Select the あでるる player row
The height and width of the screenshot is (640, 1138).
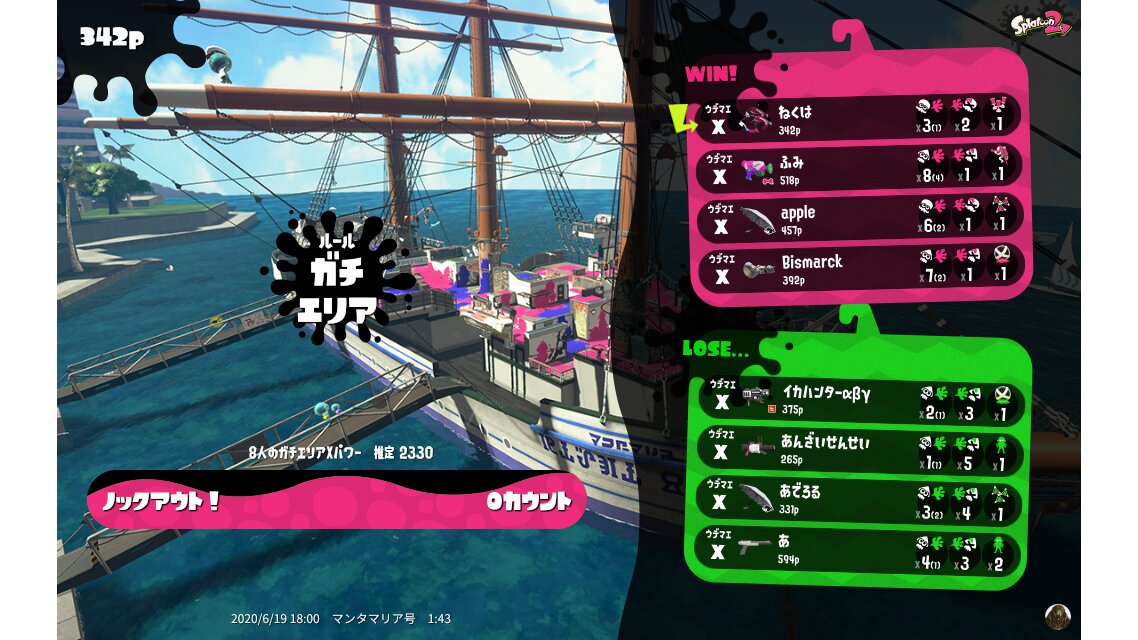pos(858,500)
